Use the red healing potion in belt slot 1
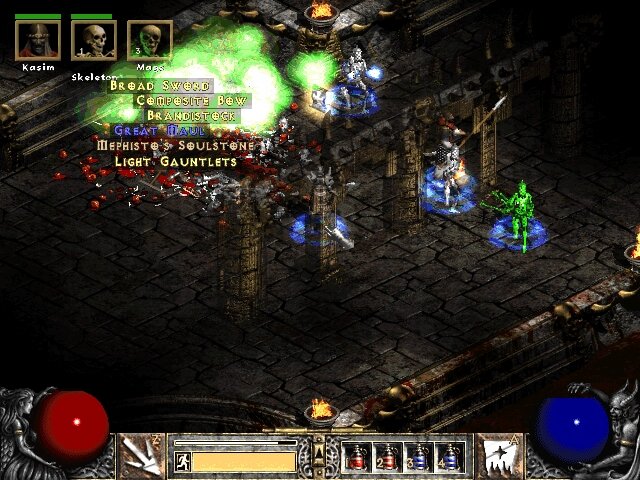640x480 pixels. click(356, 457)
